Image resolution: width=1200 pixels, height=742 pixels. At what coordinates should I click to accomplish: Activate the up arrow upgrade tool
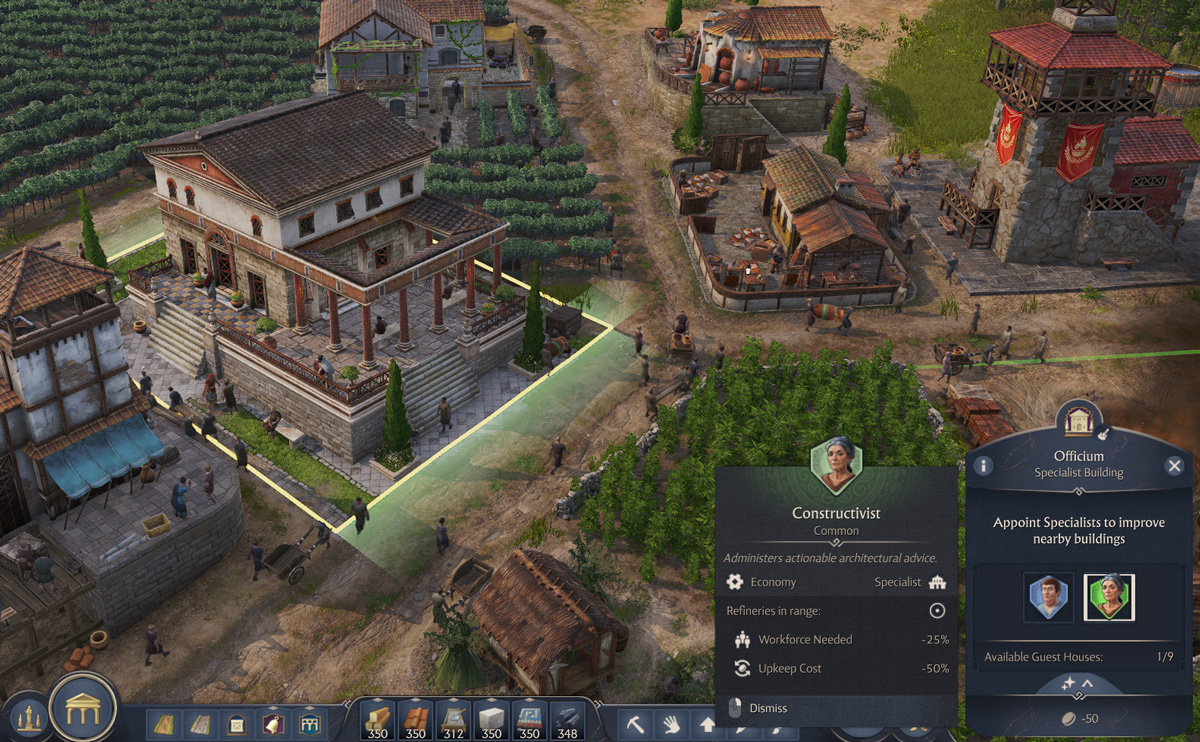[708, 723]
